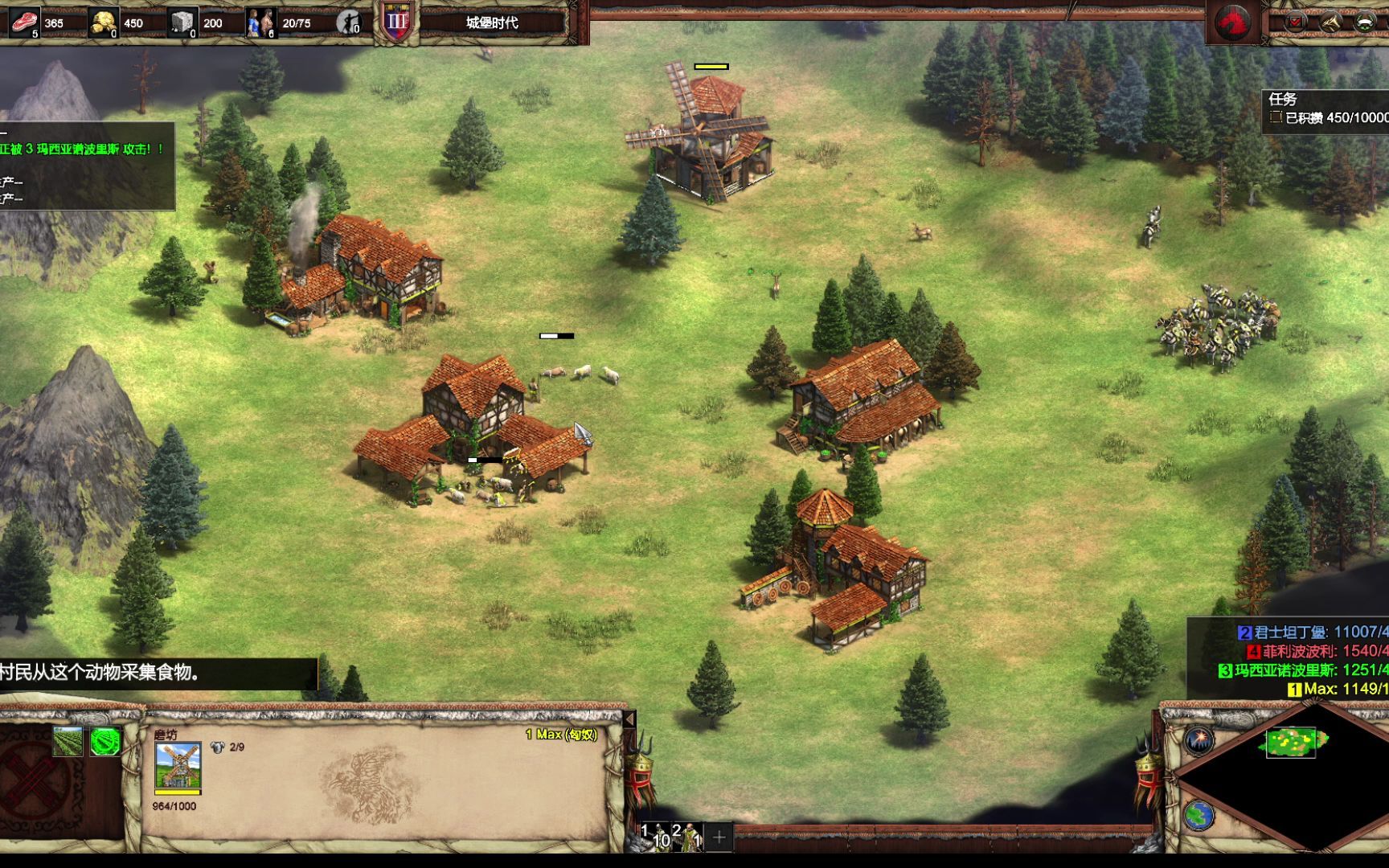Screen dimensions: 1389x868
Task: Click the food resource icon
Action: [x=24, y=23]
